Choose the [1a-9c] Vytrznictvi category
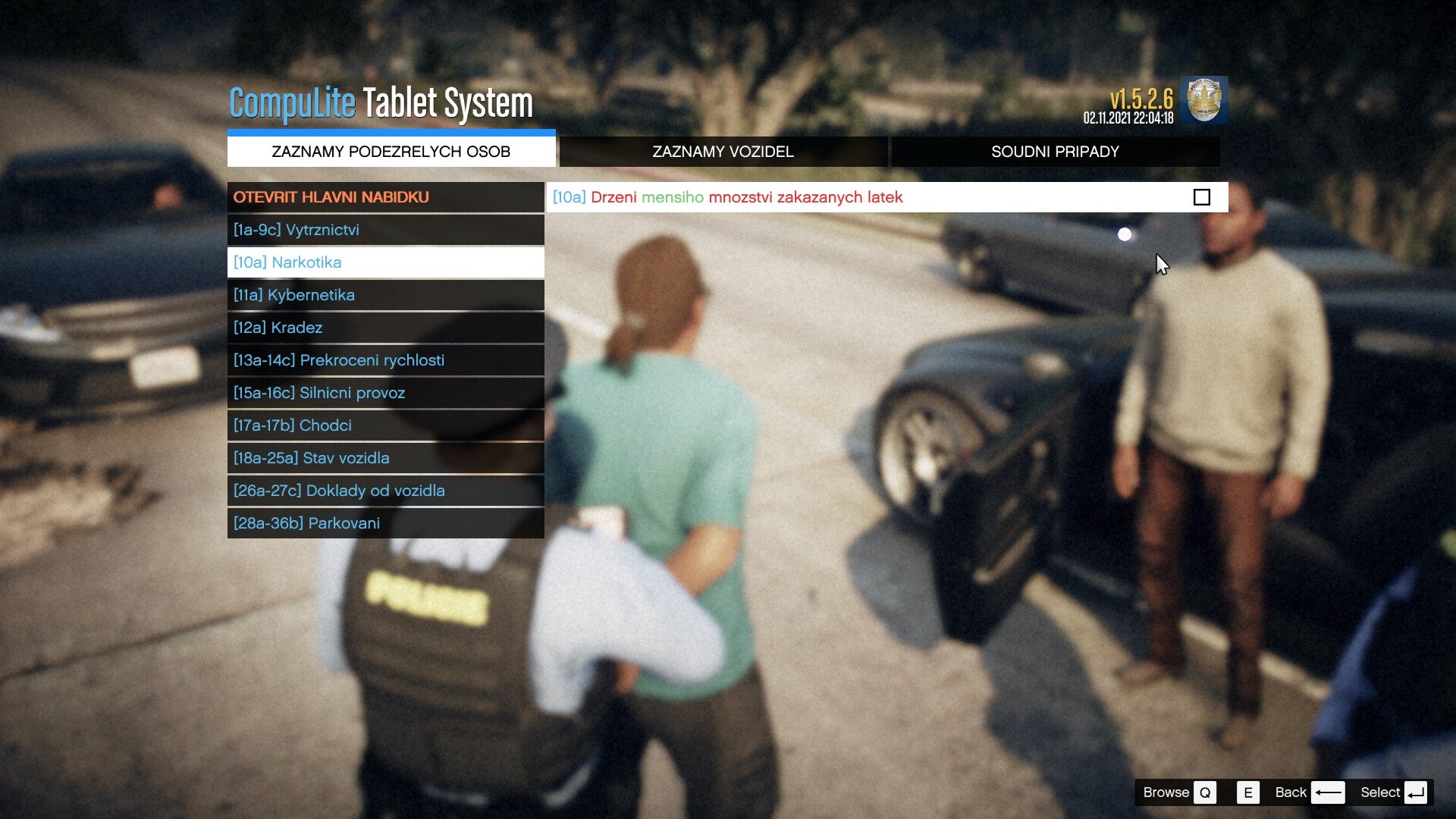 click(385, 230)
